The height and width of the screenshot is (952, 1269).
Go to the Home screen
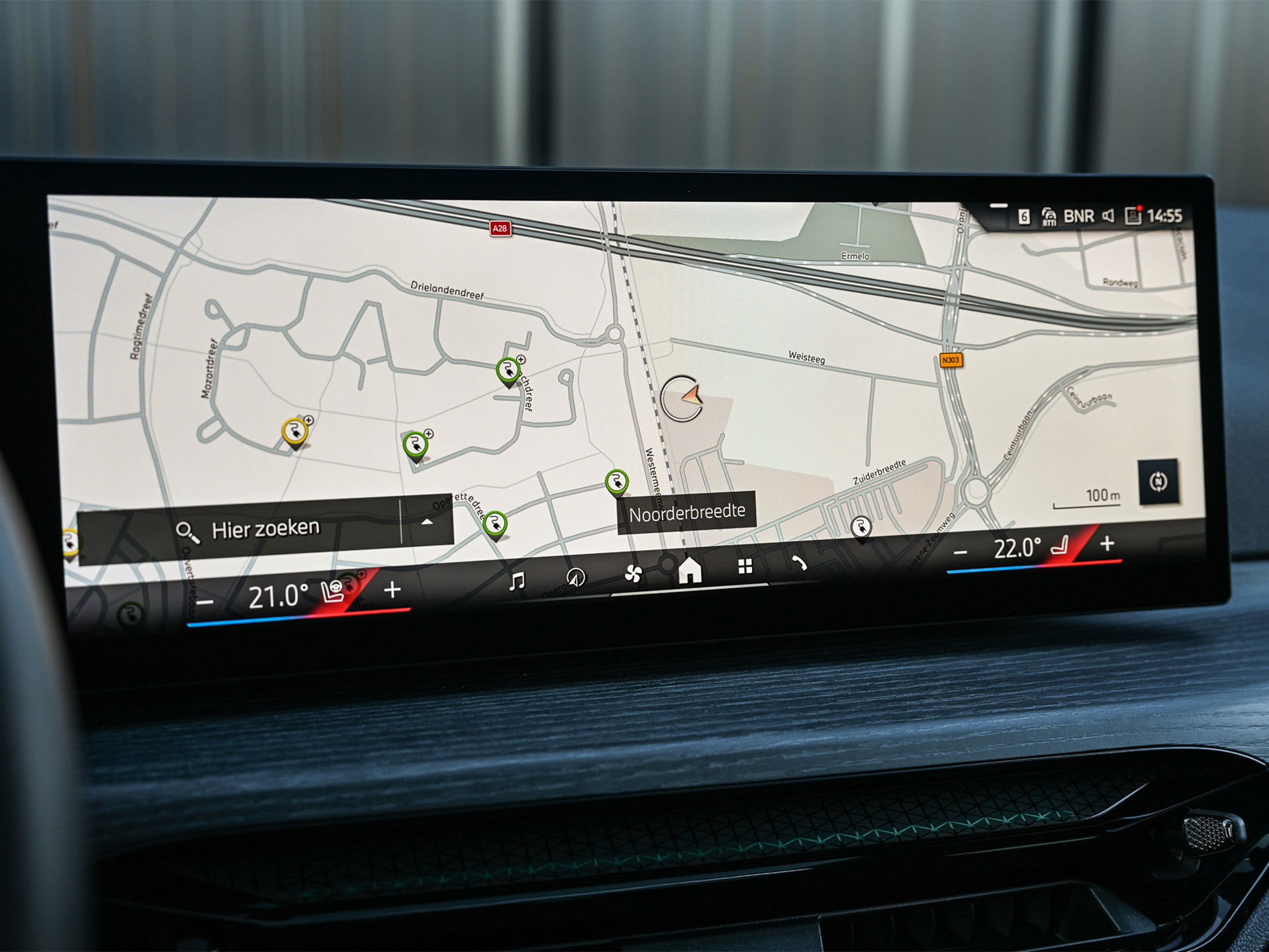(x=689, y=569)
